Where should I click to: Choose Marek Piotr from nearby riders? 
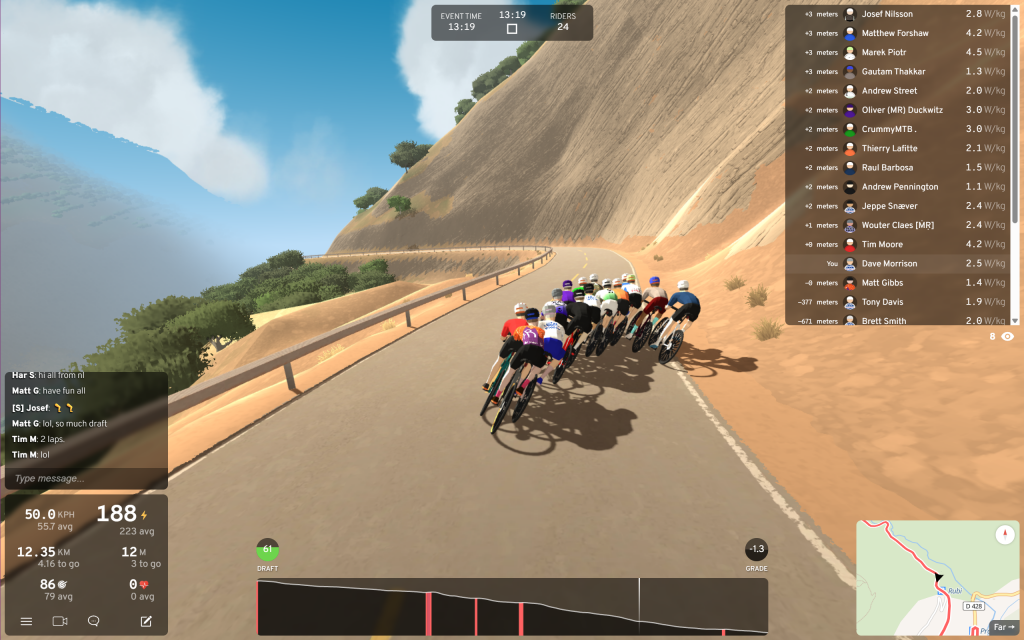pos(883,52)
